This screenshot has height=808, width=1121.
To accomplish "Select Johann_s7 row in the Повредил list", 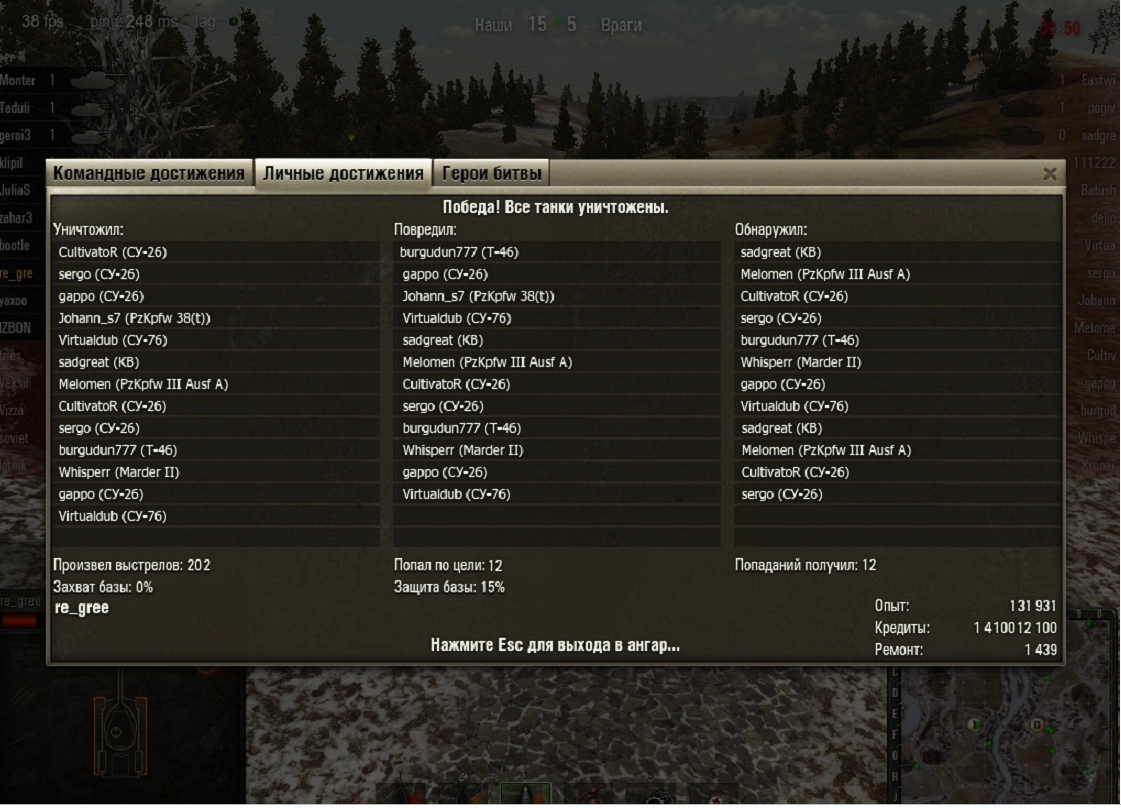I will pyautogui.click(x=478, y=296).
